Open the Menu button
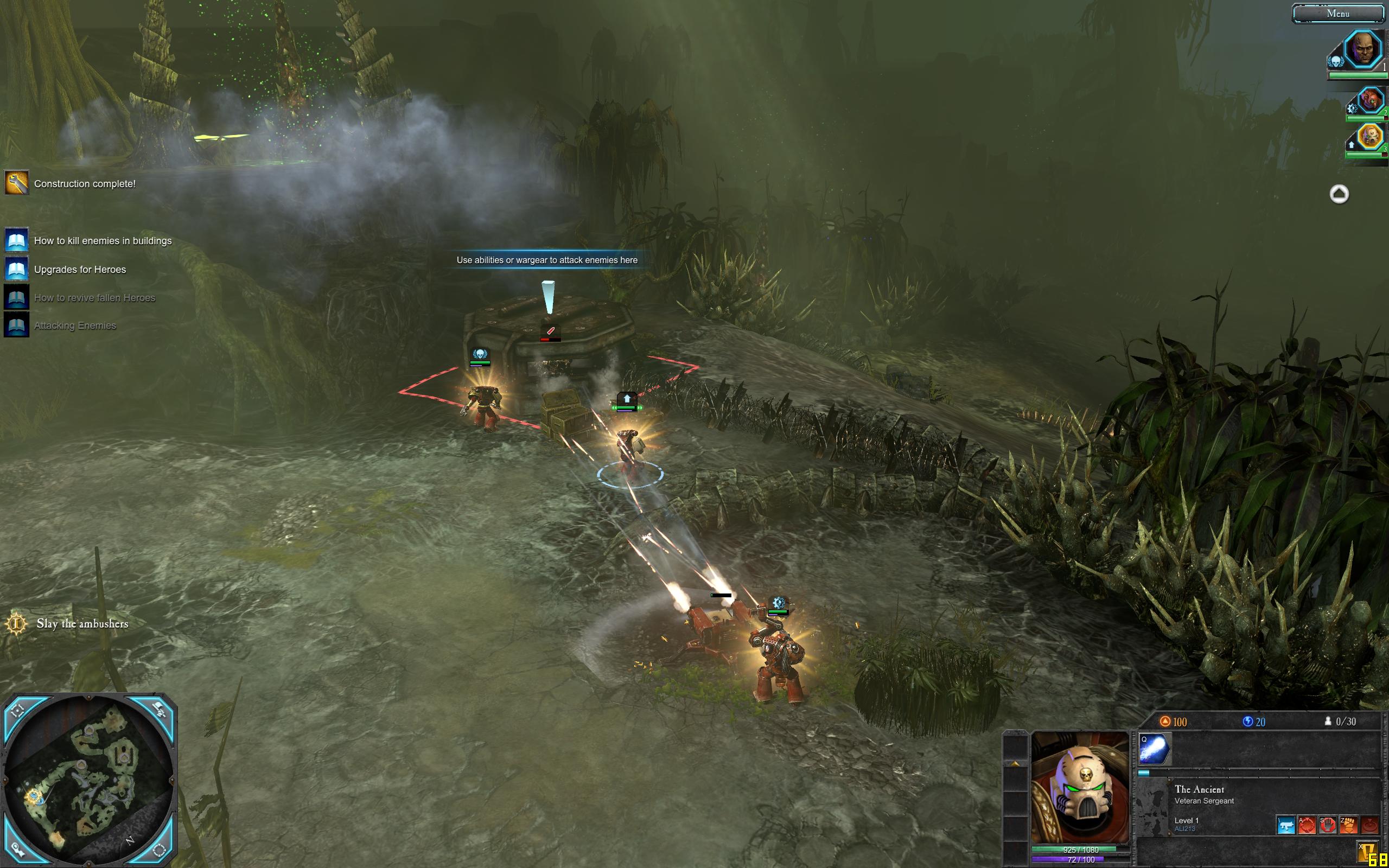 1337,13
